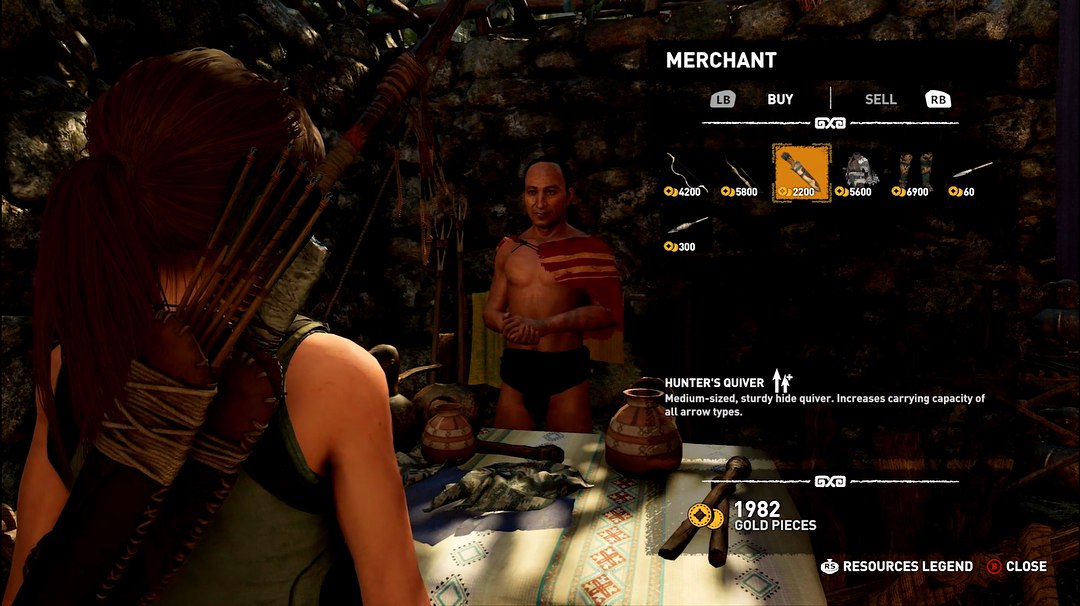Pick the outfit vest priced at 5600
This screenshot has width=1080, height=606.
pyautogui.click(x=857, y=172)
